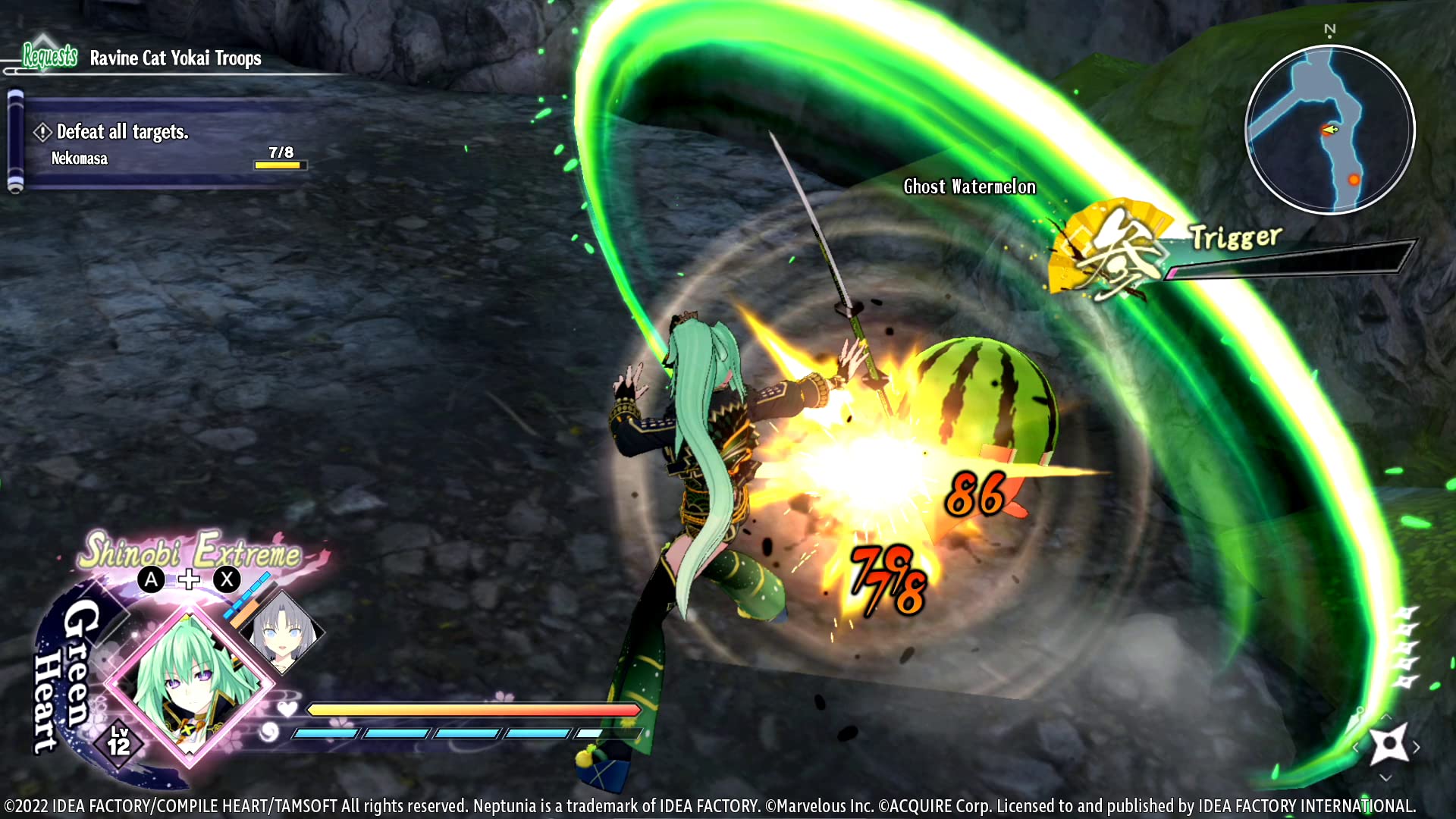Select the shuriken weapon icon
Image resolution: width=1456 pixels, height=819 pixels.
pos(1389,743)
